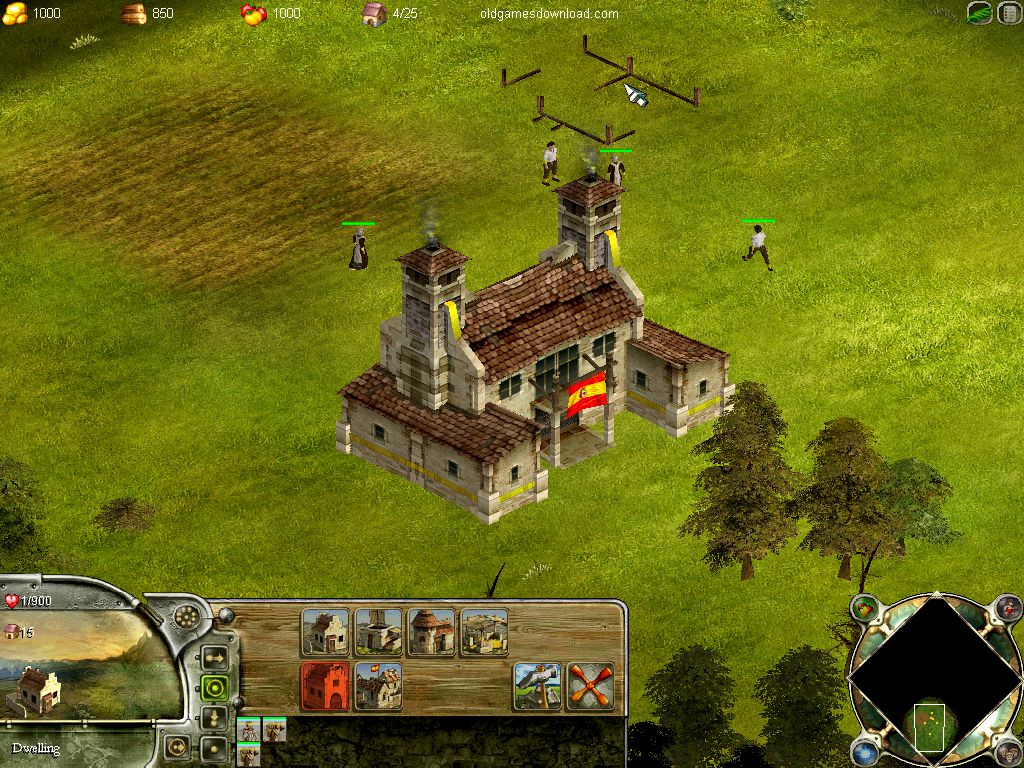This screenshot has width=1024, height=768.
Task: Click the right-arrow command button
Action: (213, 658)
